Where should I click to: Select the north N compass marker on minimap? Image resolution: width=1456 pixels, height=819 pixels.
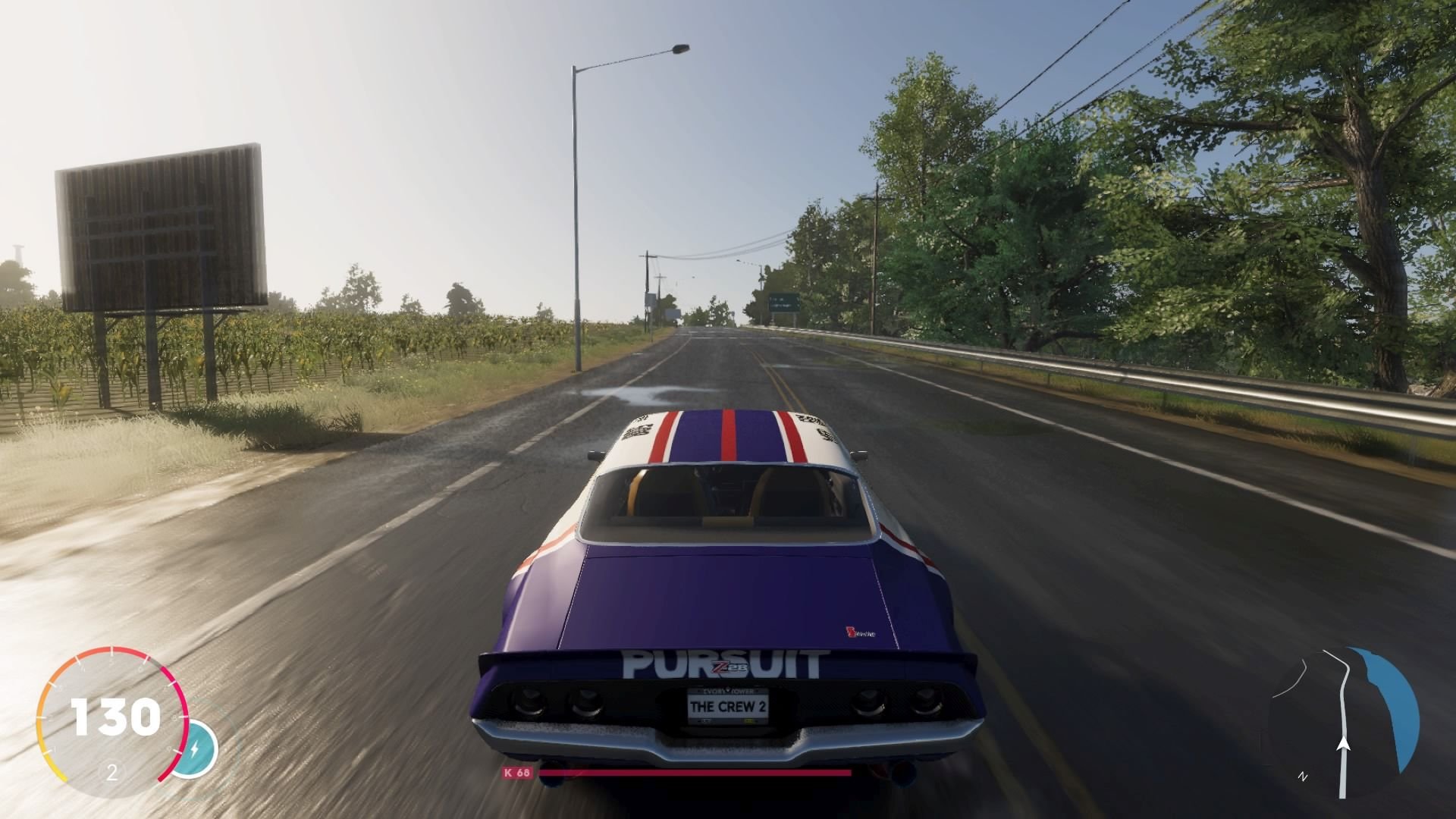pyautogui.click(x=1303, y=775)
